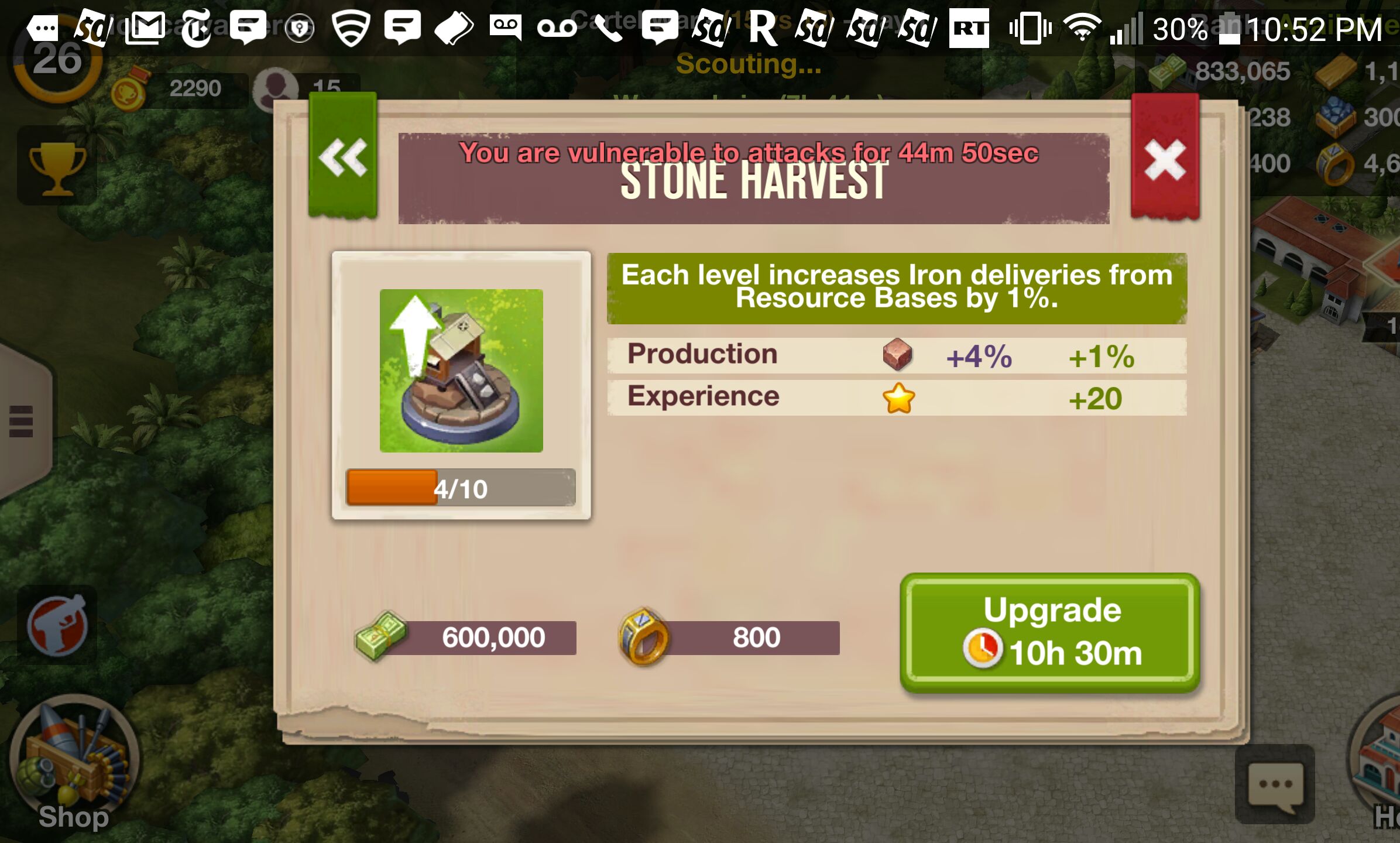Open the chat speech bubble
Viewport: 1400px width, 843px height.
point(1275,784)
